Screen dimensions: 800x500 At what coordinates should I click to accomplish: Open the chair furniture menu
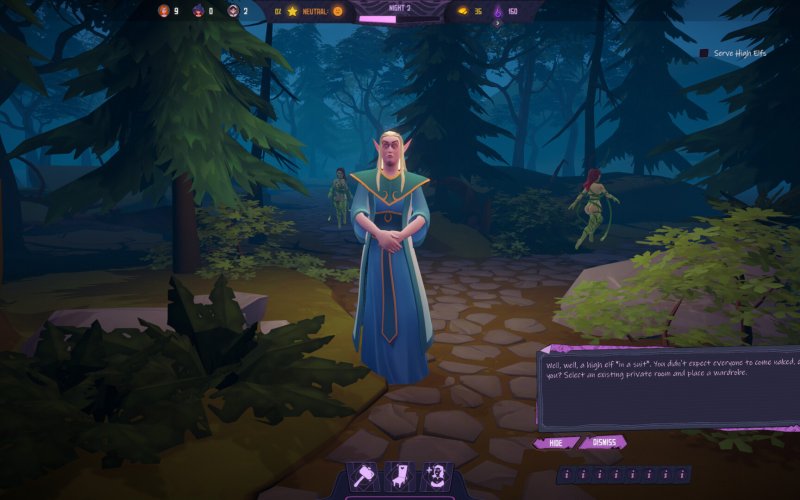tap(399, 477)
